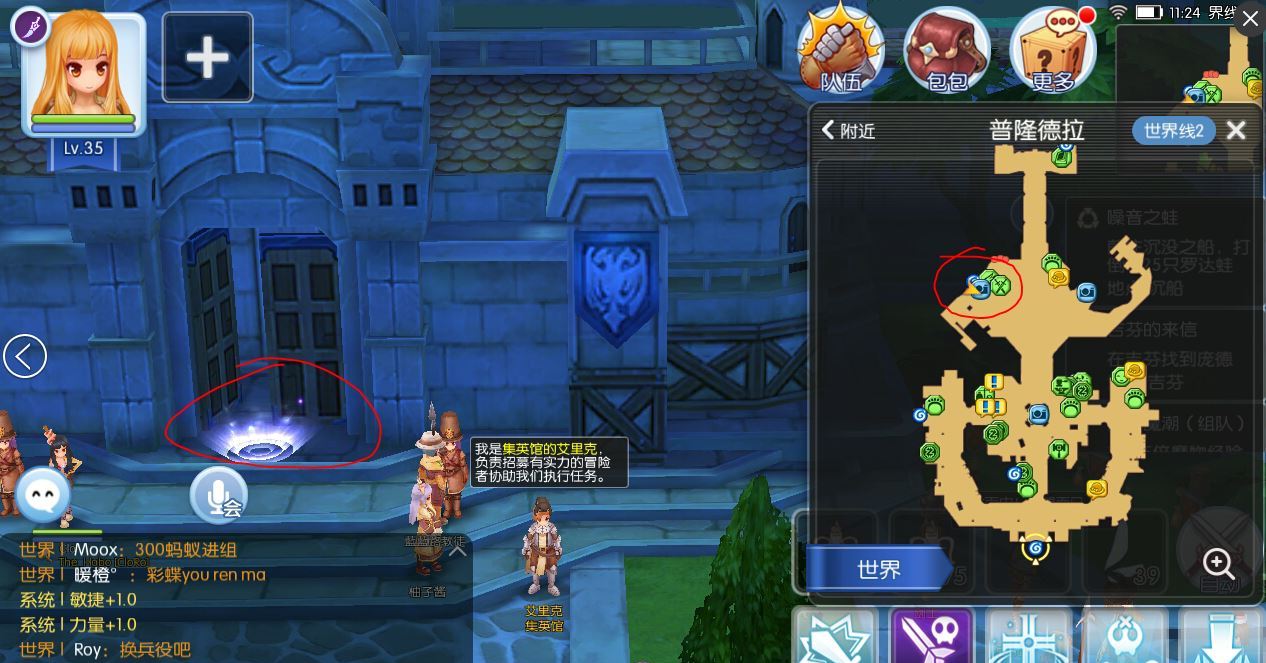Viewport: 1266px width, 663px height.
Task: Open the 包包 bag inventory
Action: tap(946, 50)
